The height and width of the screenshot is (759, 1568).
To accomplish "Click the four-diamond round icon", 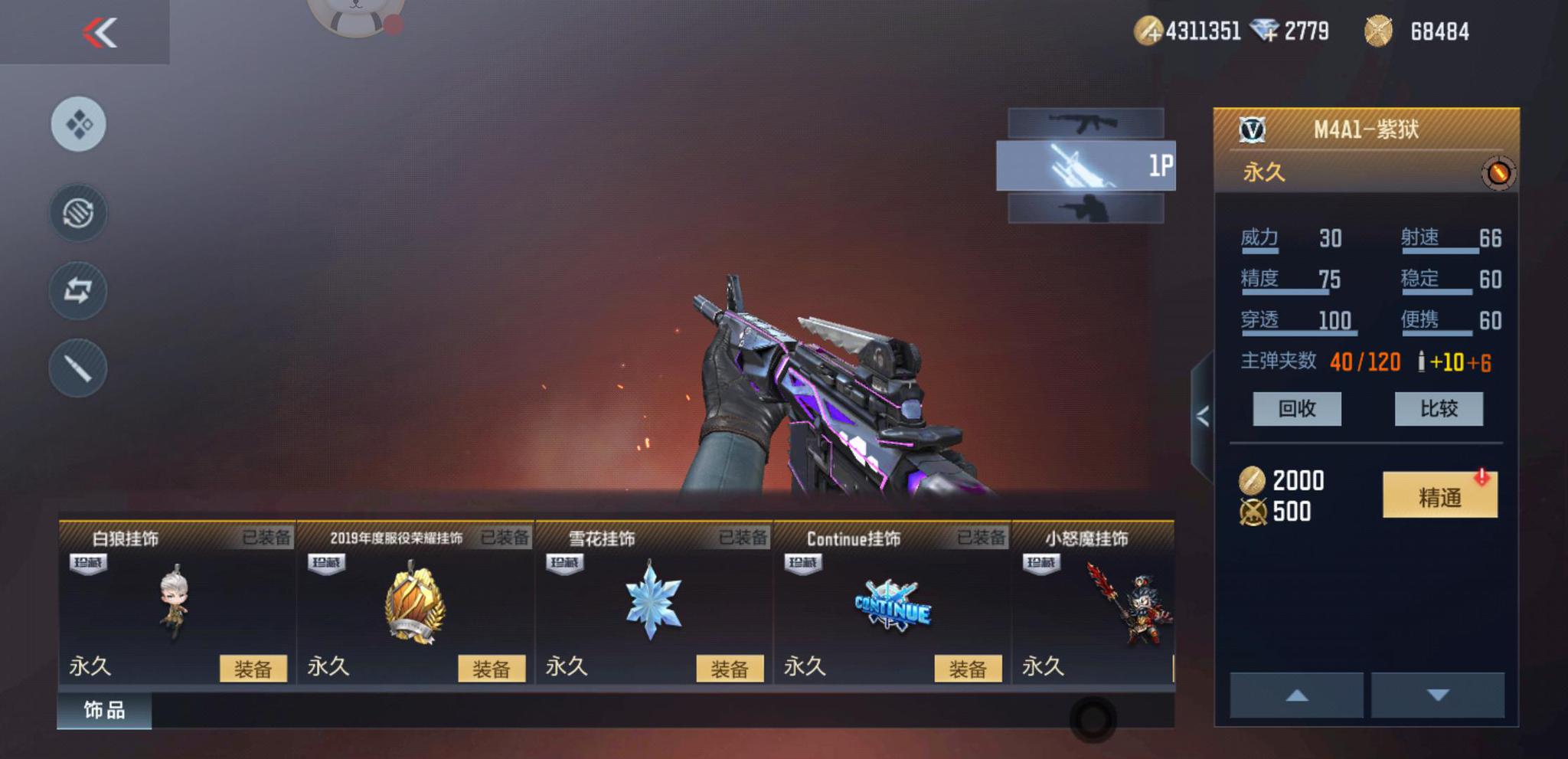I will click(79, 124).
